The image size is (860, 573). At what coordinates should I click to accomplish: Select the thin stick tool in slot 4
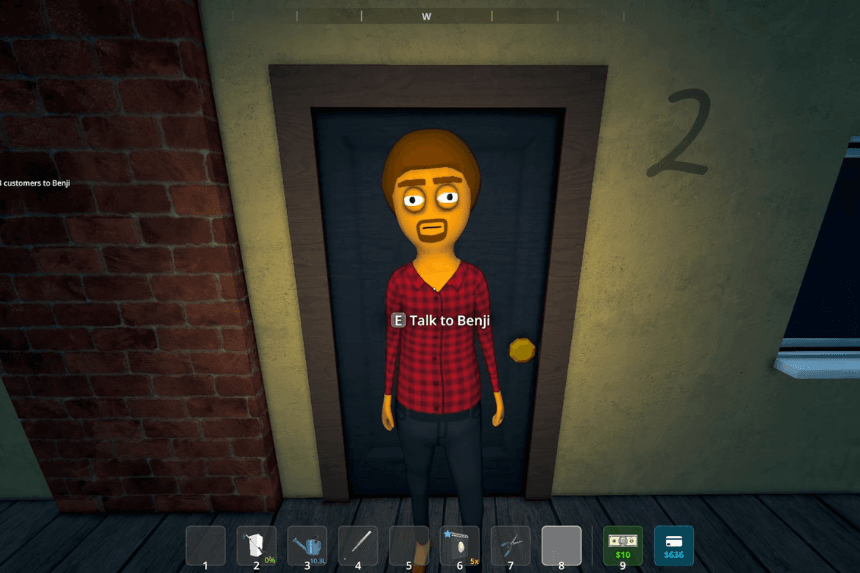coord(358,546)
